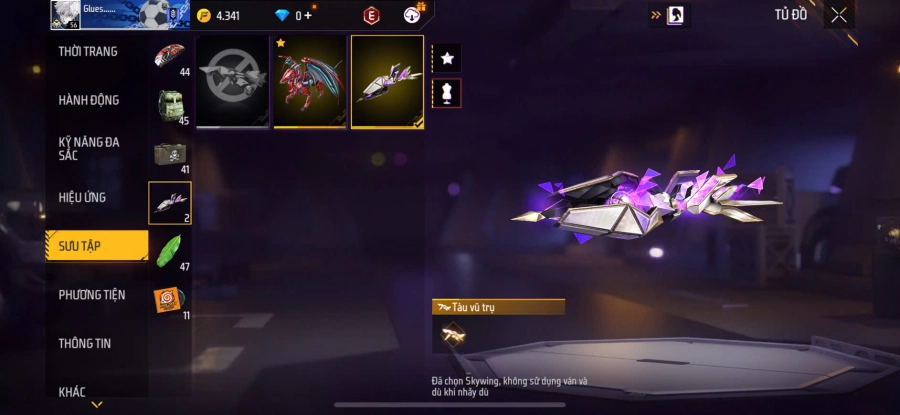
Task: Show the backpack skins subcategory
Action: click(169, 105)
